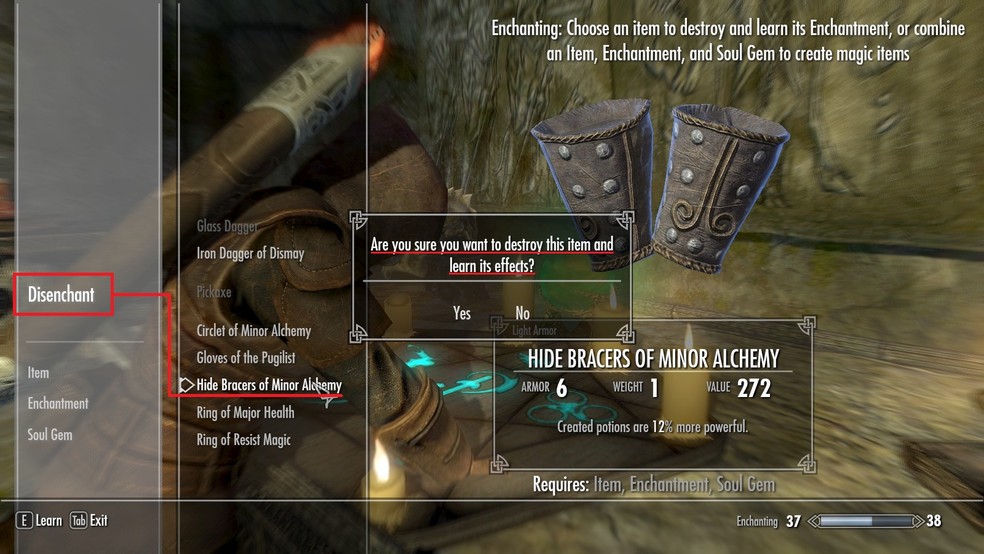Select the Pickaxe entry
984x554 pixels.
(214, 293)
